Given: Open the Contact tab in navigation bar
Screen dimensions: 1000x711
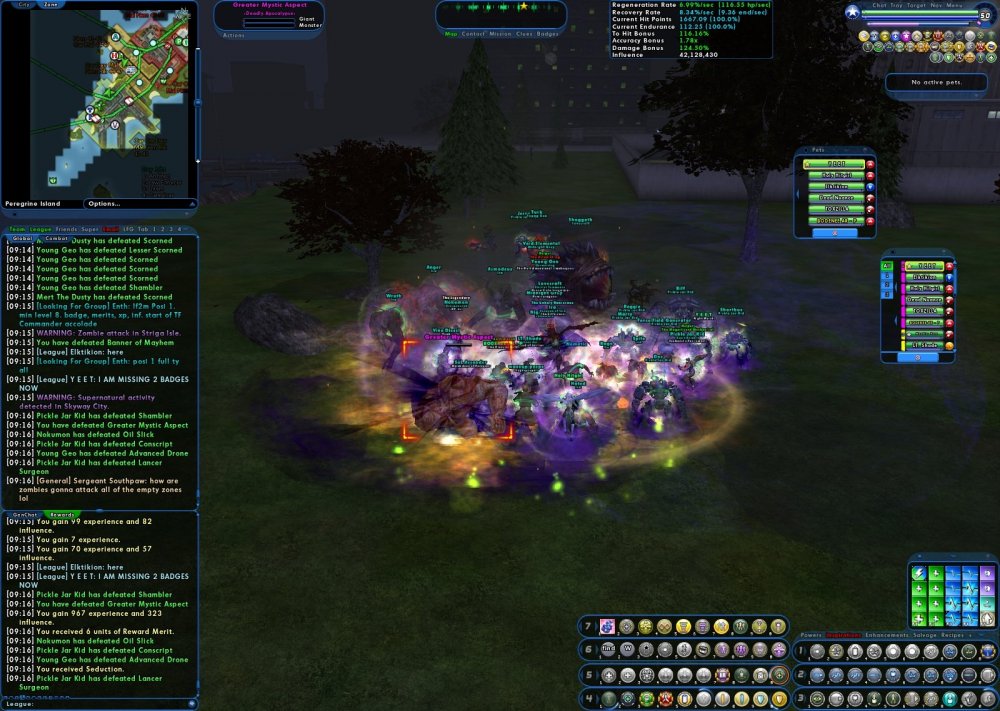Looking at the screenshot, I should (473, 34).
